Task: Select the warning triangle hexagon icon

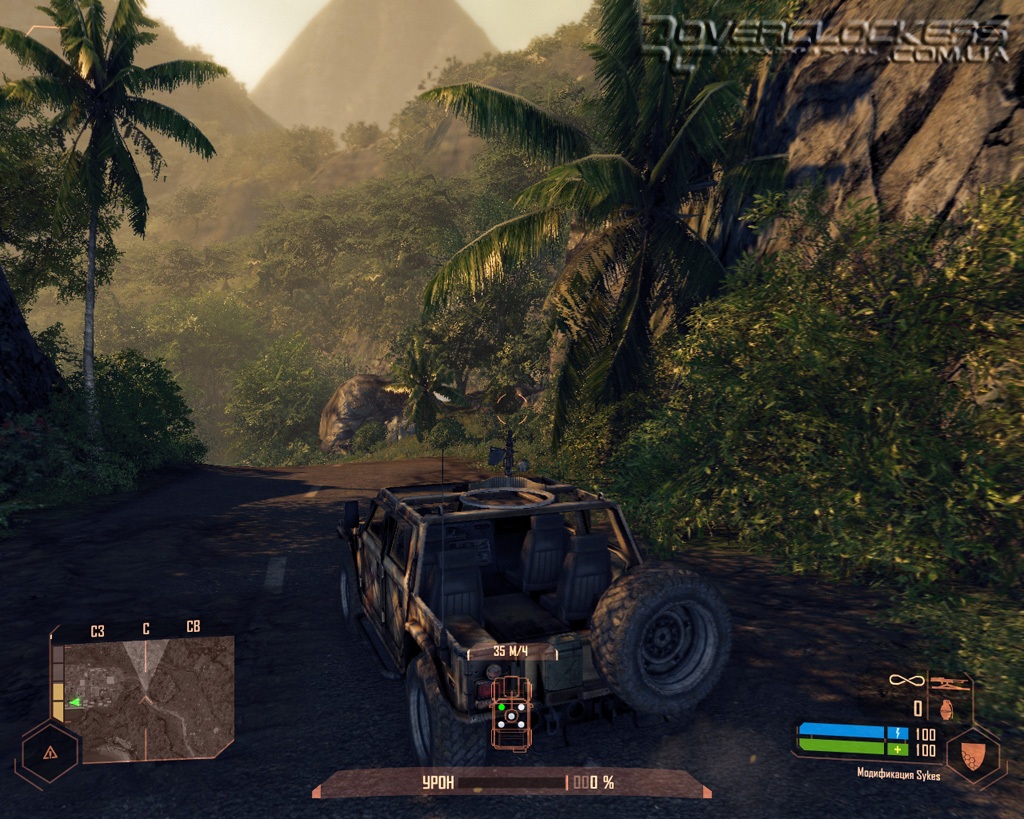Action: (x=48, y=752)
